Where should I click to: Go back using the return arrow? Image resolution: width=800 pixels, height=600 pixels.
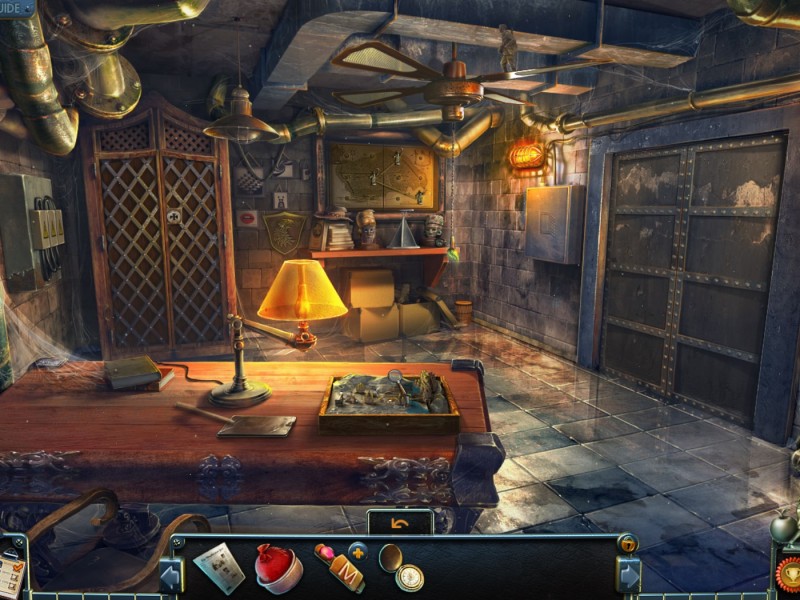[400, 522]
